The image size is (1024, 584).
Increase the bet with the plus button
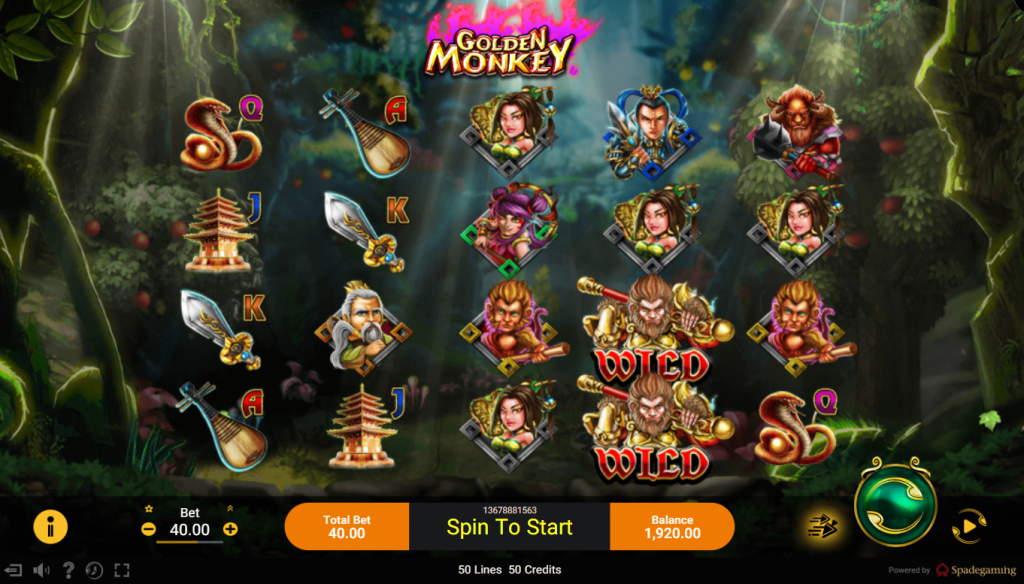231,529
